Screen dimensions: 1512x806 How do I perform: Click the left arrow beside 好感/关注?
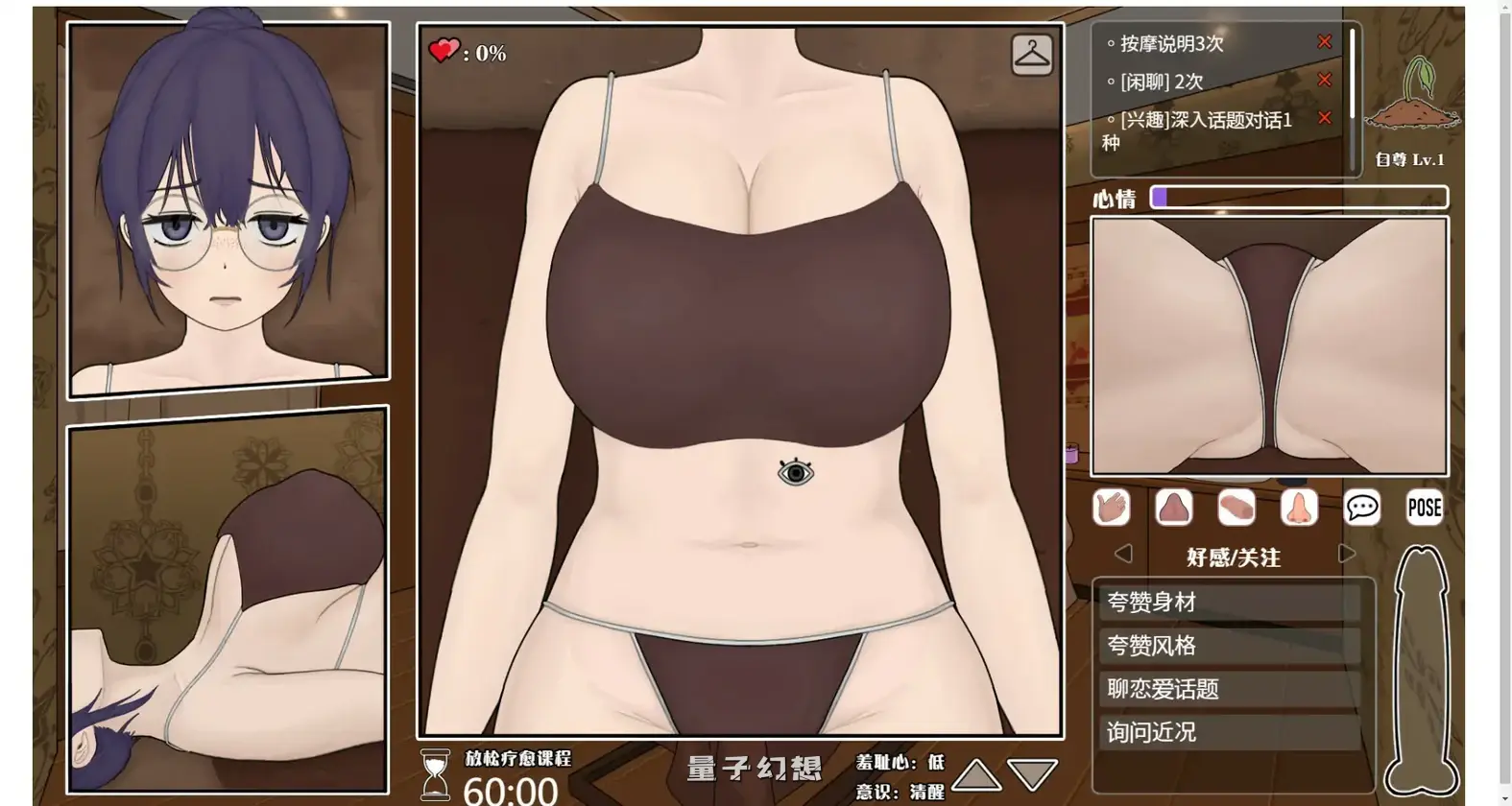click(x=1123, y=554)
